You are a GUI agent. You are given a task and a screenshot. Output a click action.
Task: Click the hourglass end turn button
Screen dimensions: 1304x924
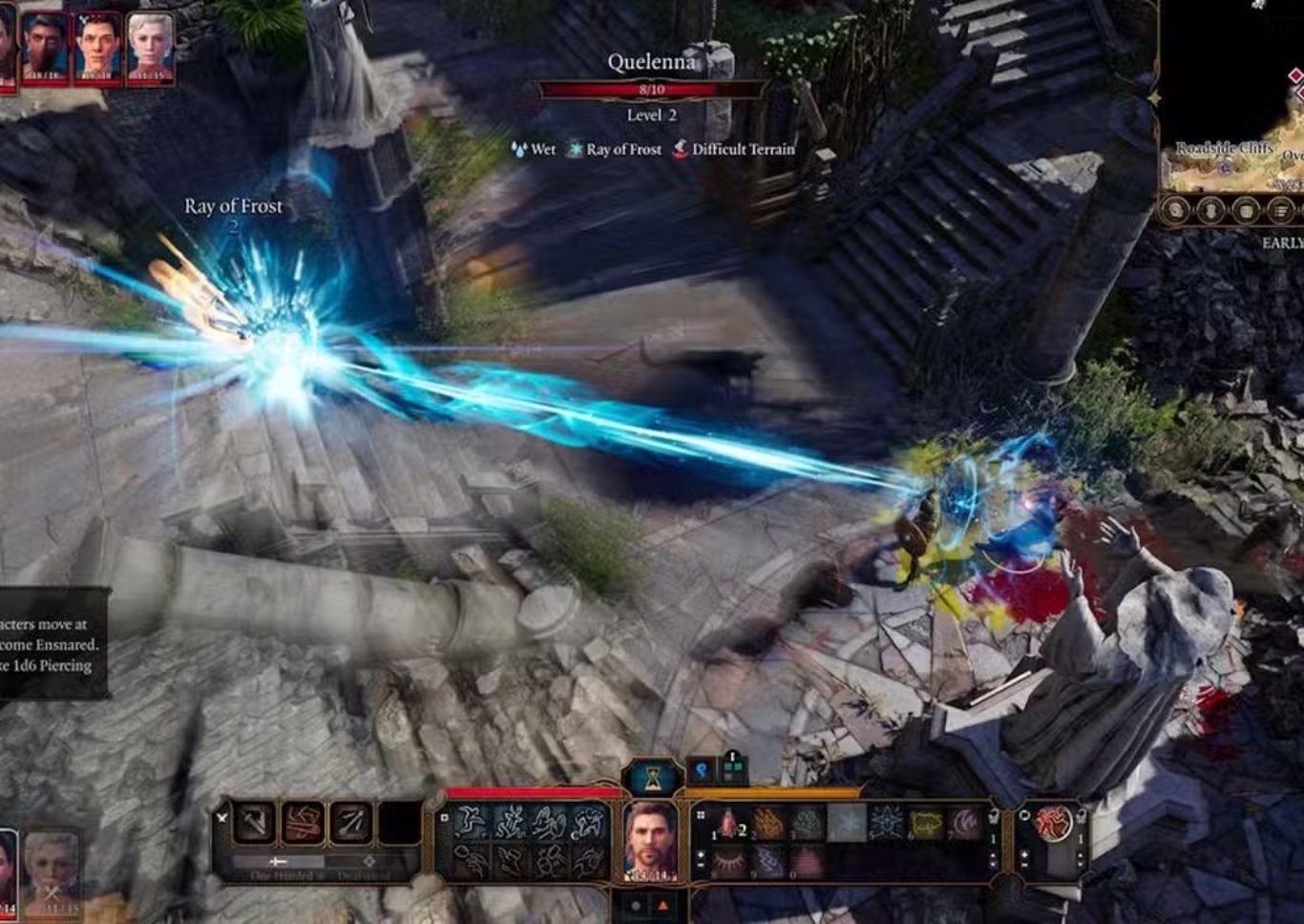[x=652, y=779]
